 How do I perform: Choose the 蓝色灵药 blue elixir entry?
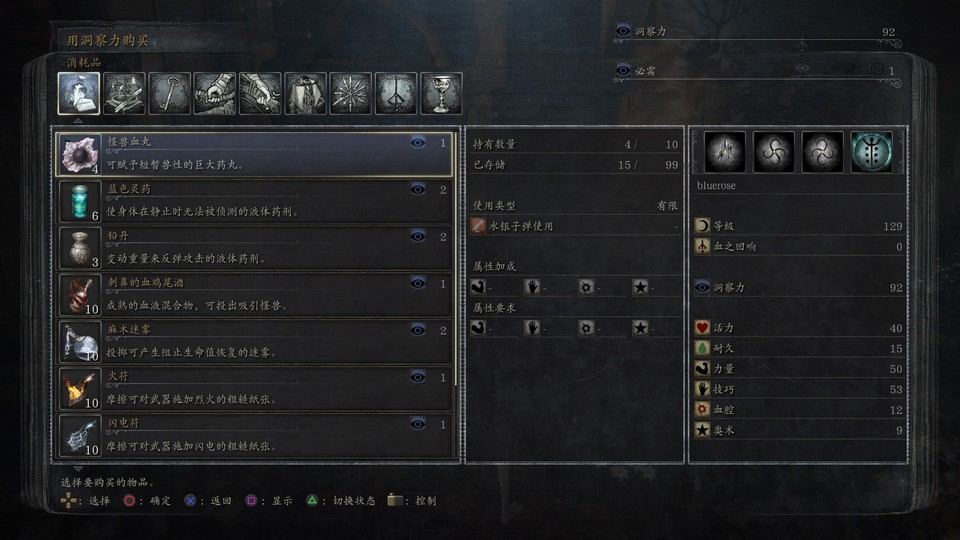[255, 202]
